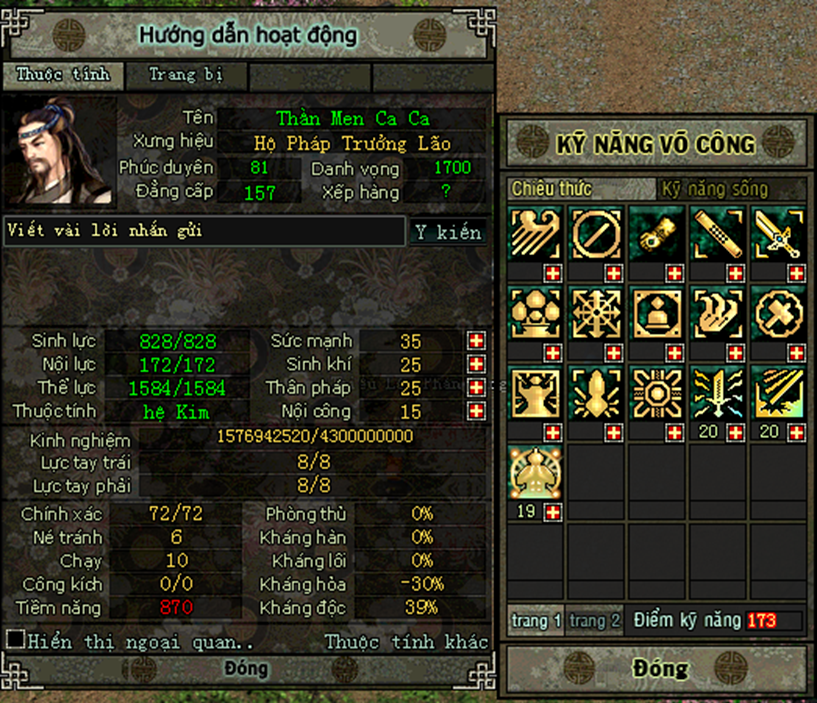The image size is (817, 703).
Task: Select the lightning sword skill icon
Action: point(717,392)
